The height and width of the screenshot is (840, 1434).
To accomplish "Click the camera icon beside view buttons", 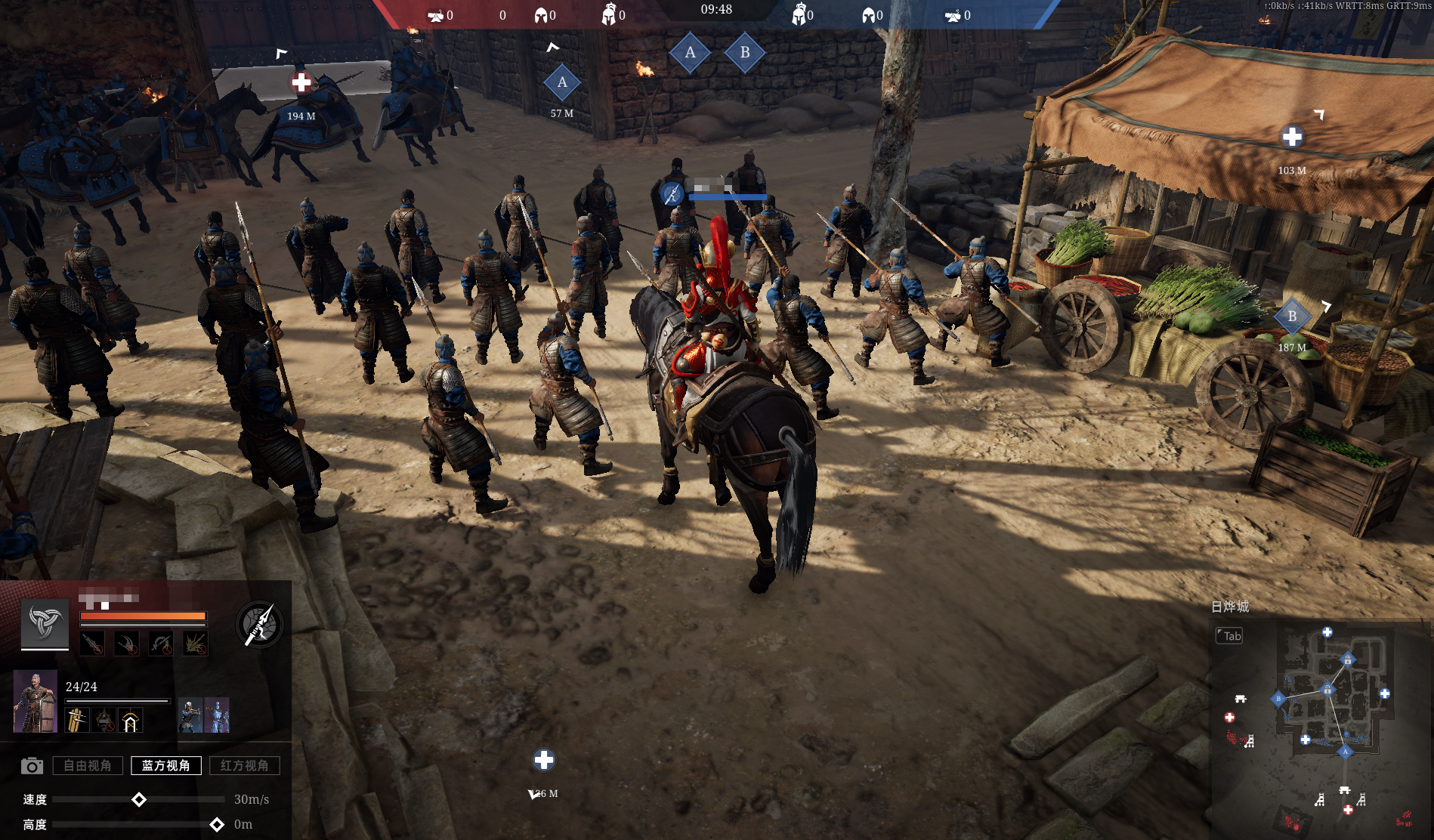I will (32, 766).
